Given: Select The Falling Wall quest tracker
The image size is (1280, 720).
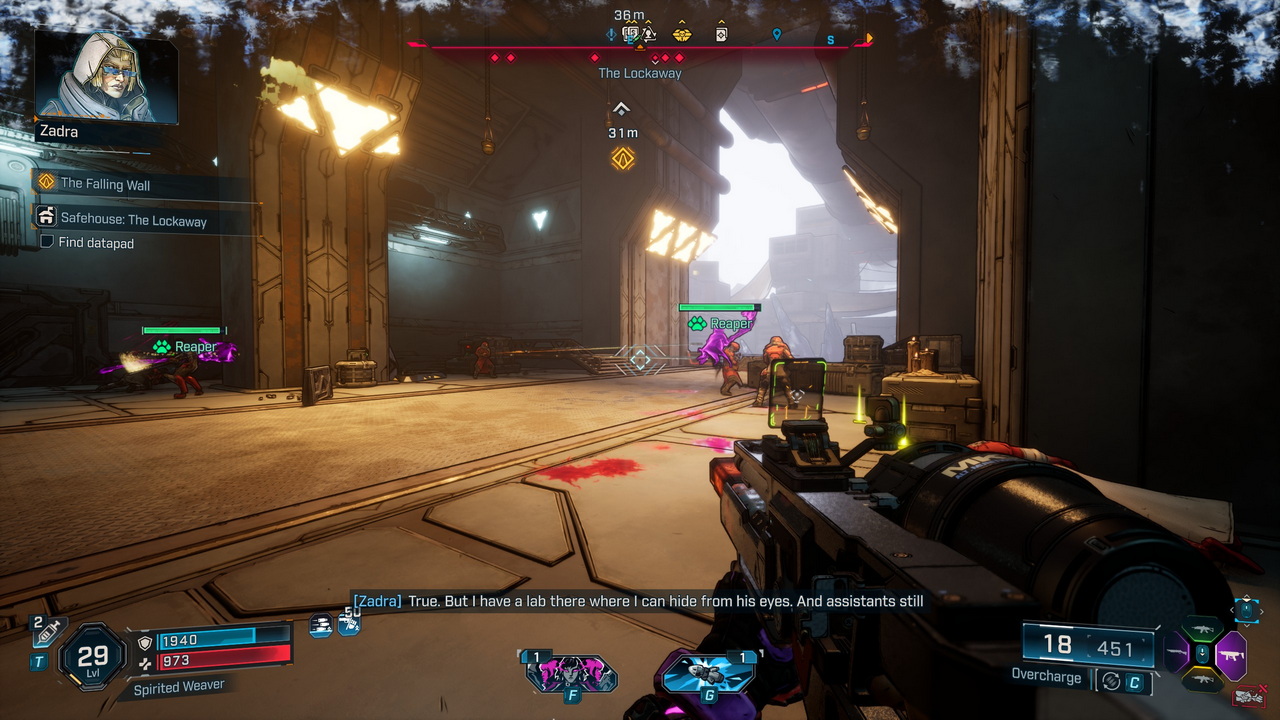Looking at the screenshot, I should pyautogui.click(x=105, y=183).
